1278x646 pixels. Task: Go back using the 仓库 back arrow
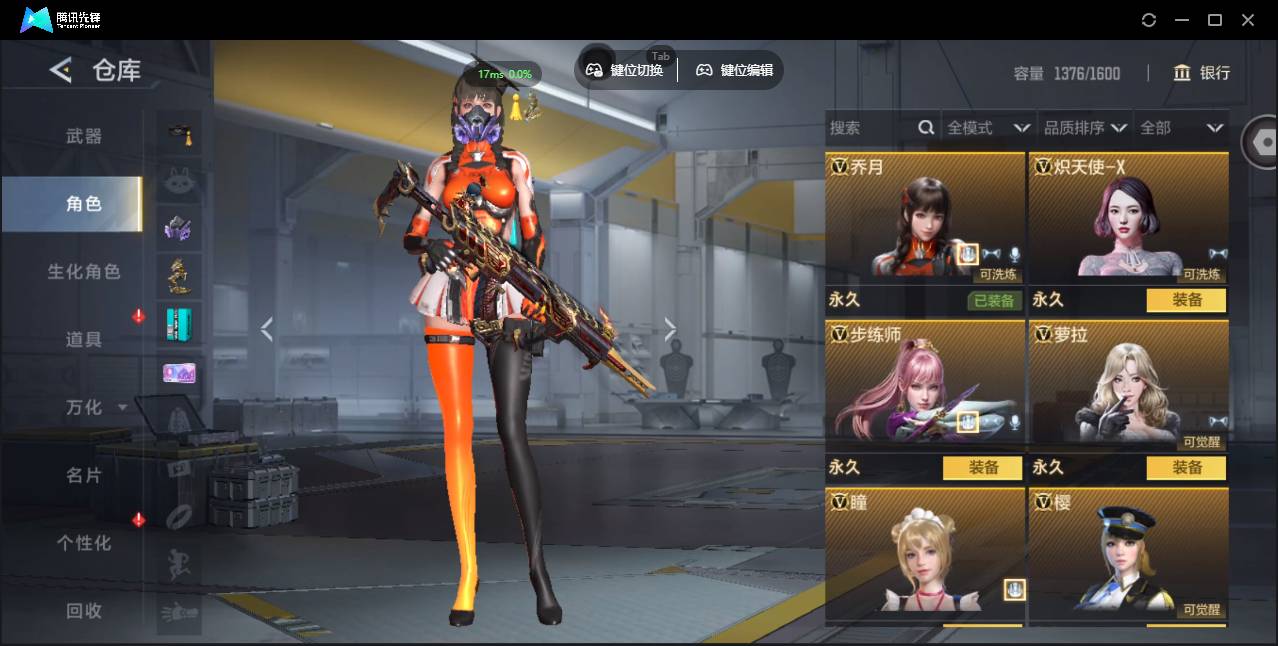[61, 70]
